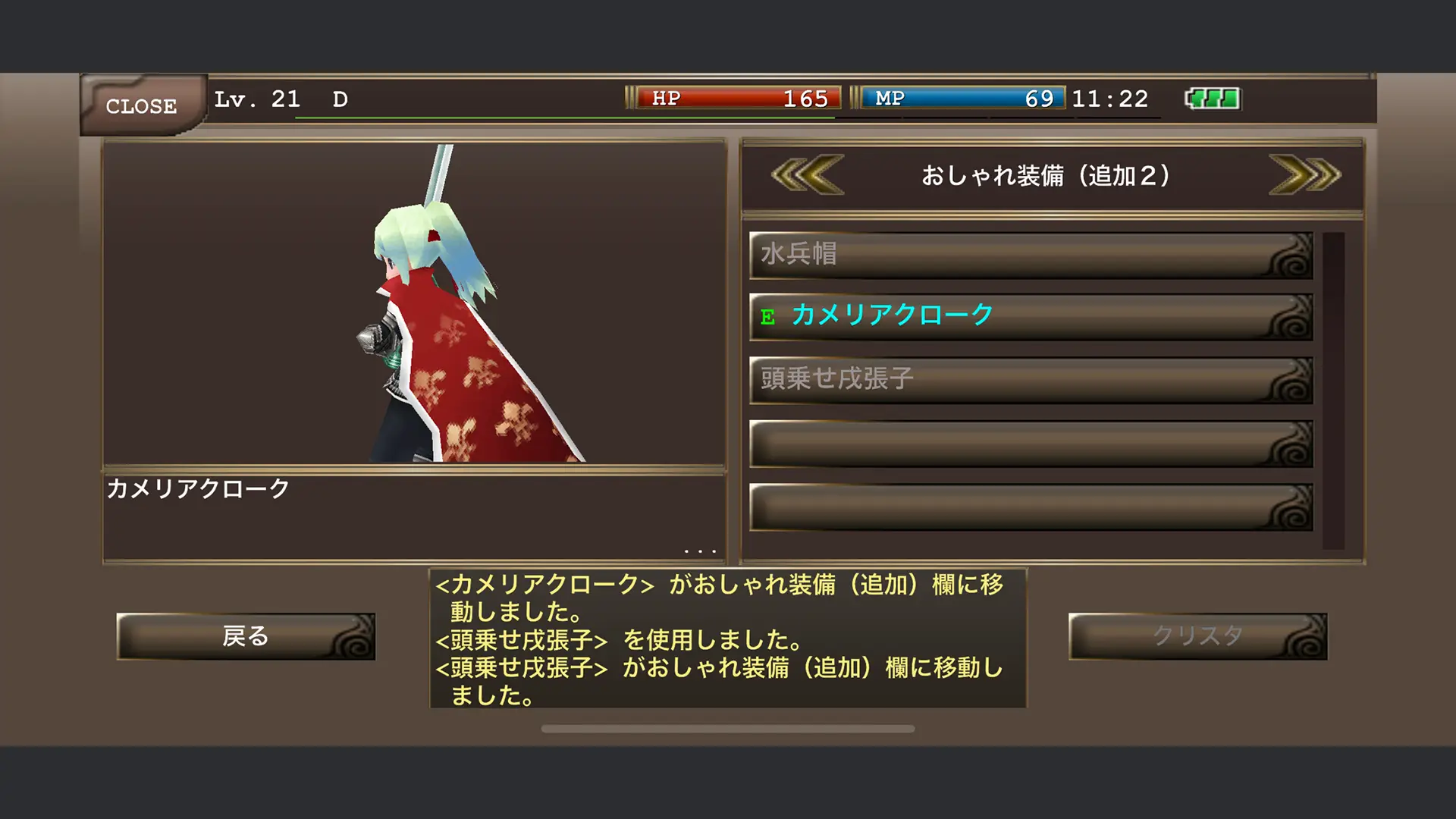Tap the おしゃれ装備（追加２） header
The height and width of the screenshot is (819, 1456).
pos(1046,174)
